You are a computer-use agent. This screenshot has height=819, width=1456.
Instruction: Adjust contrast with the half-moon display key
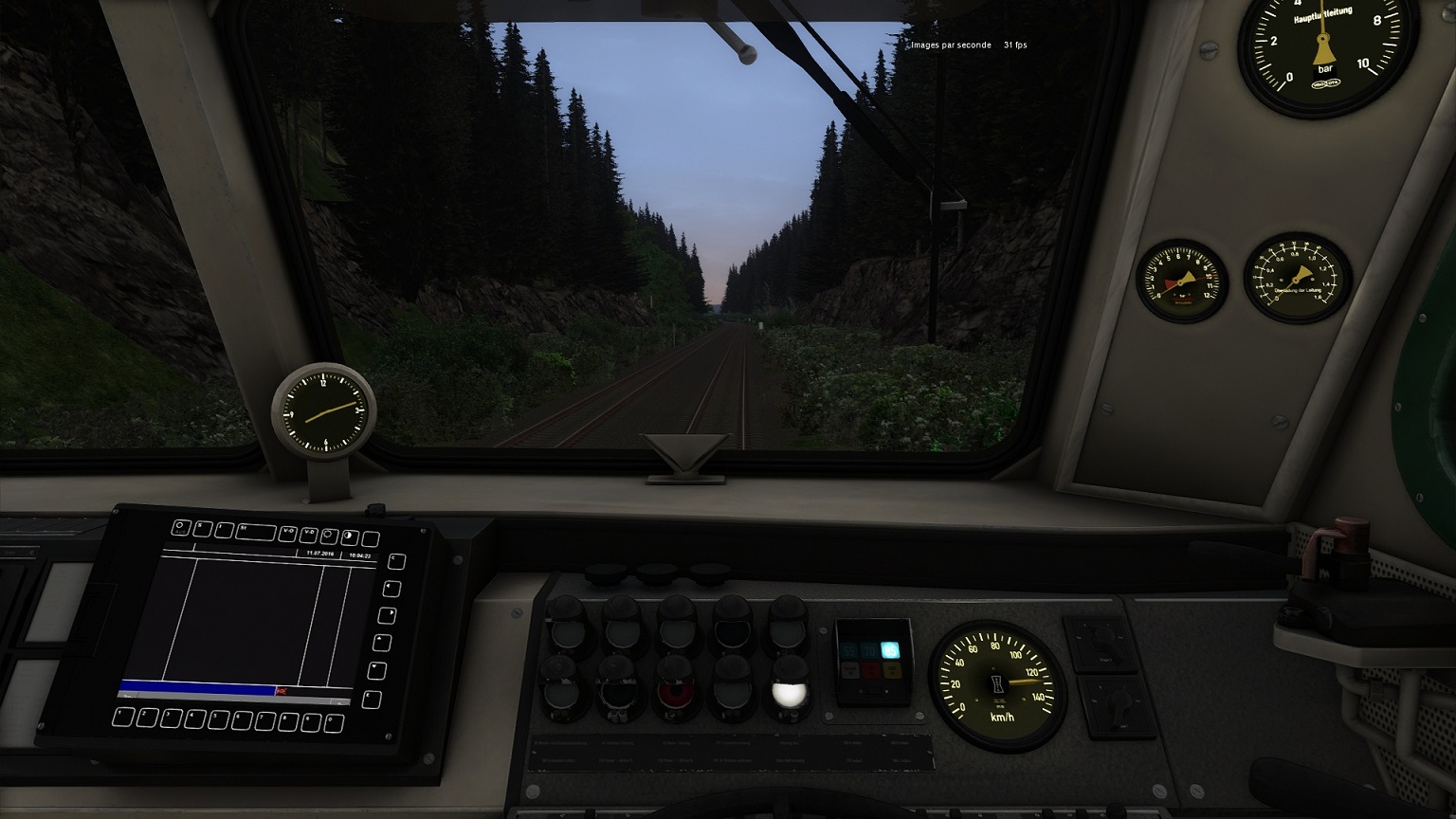350,536
